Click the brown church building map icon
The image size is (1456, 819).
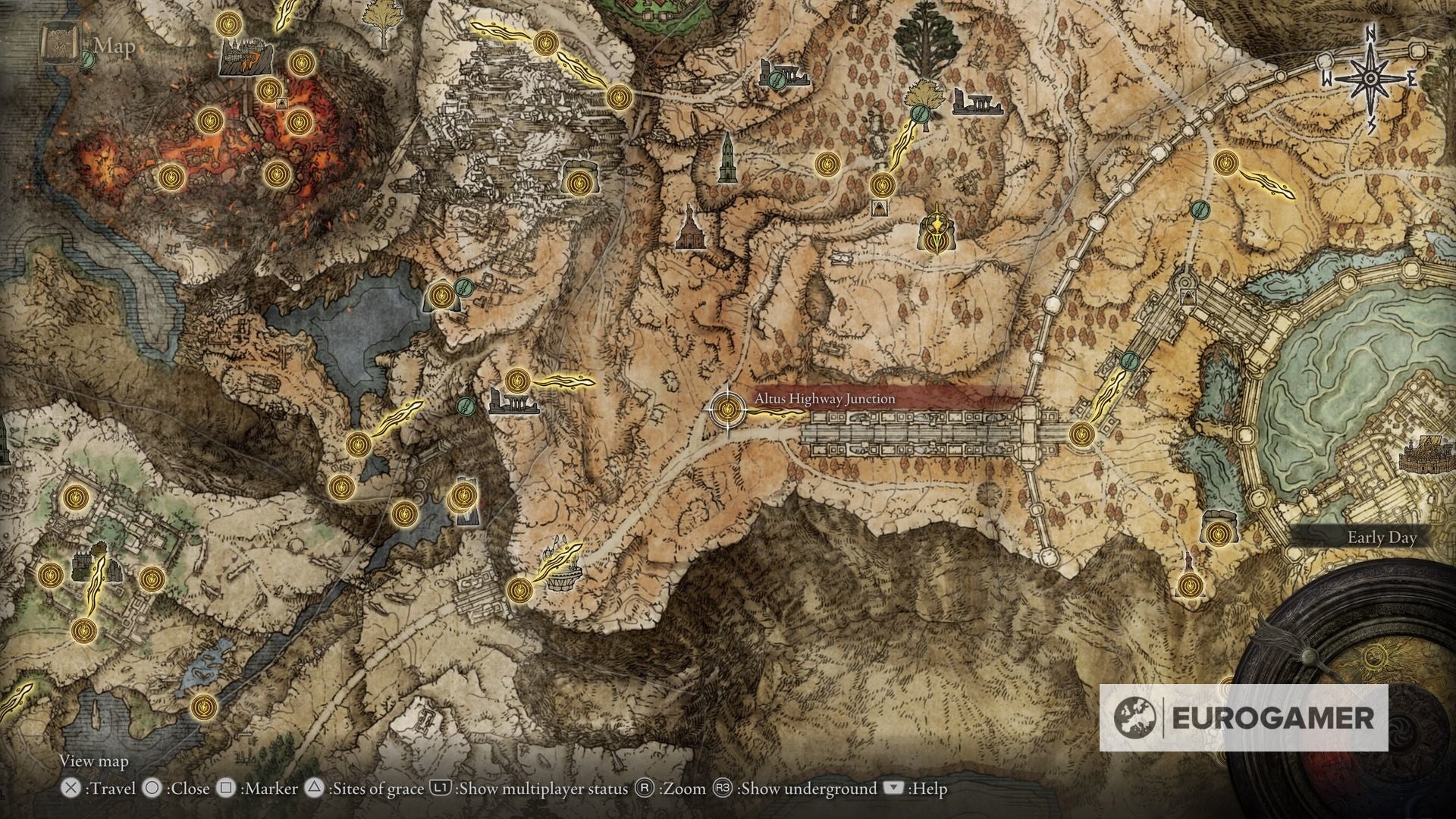pyautogui.click(x=689, y=227)
